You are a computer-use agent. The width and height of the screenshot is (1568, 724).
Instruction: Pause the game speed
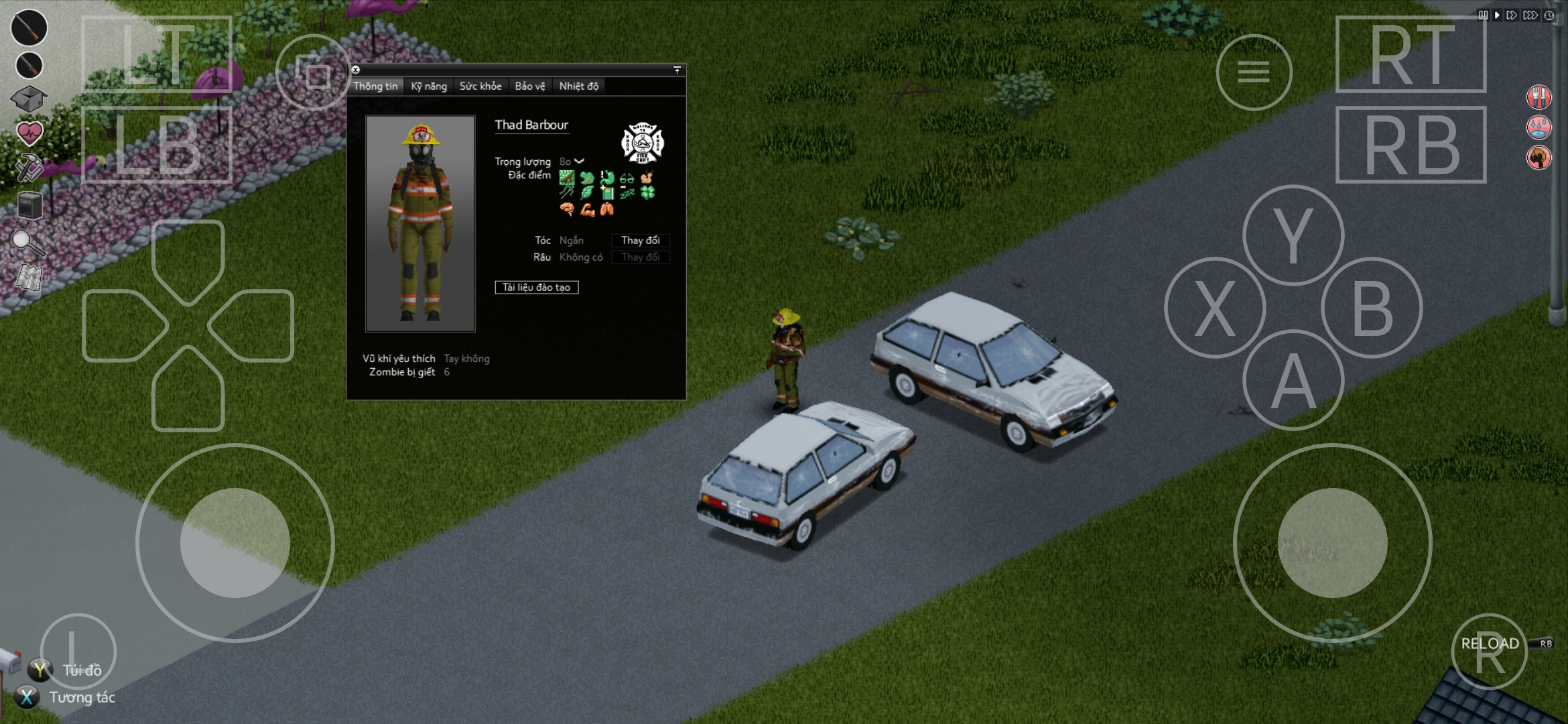point(1482,15)
